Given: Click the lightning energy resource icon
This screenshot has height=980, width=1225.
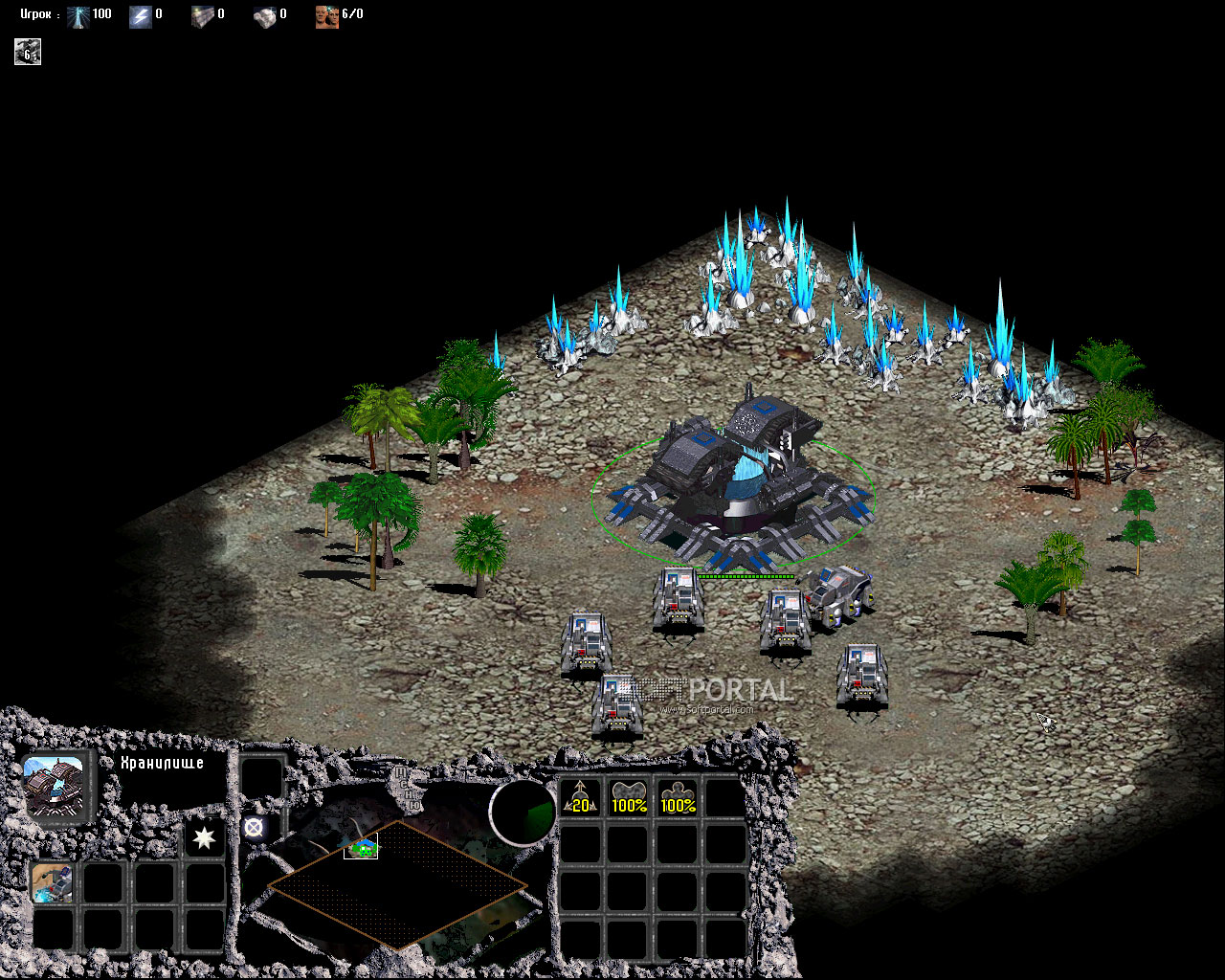Looking at the screenshot, I should pyautogui.click(x=140, y=15).
